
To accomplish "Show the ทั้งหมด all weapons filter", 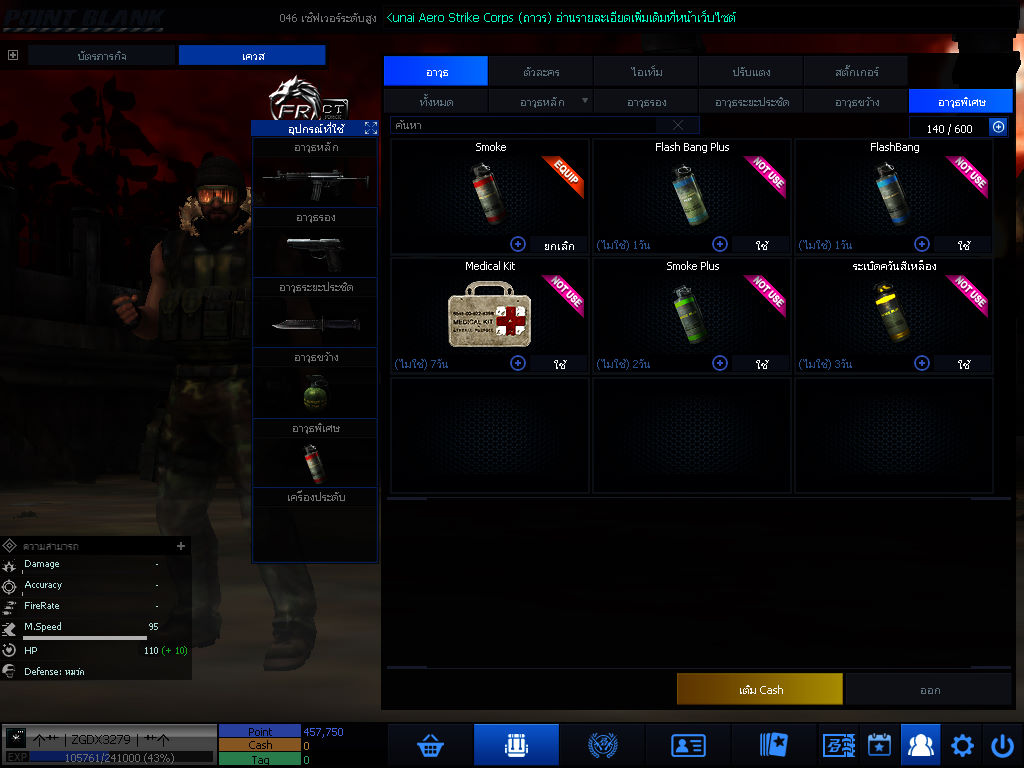I will pyautogui.click(x=436, y=102).
